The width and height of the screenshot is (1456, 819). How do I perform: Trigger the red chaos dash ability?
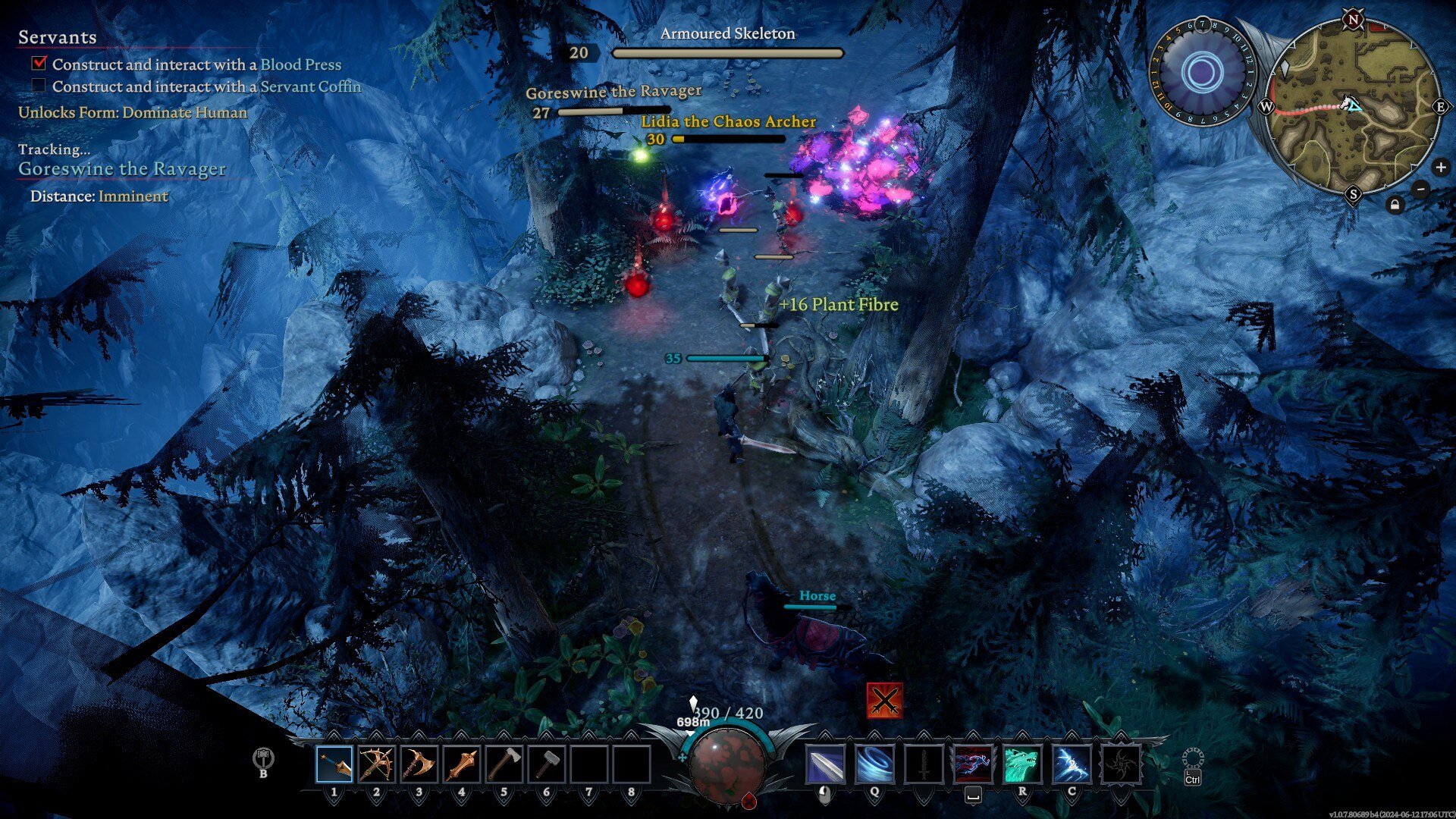[973, 764]
